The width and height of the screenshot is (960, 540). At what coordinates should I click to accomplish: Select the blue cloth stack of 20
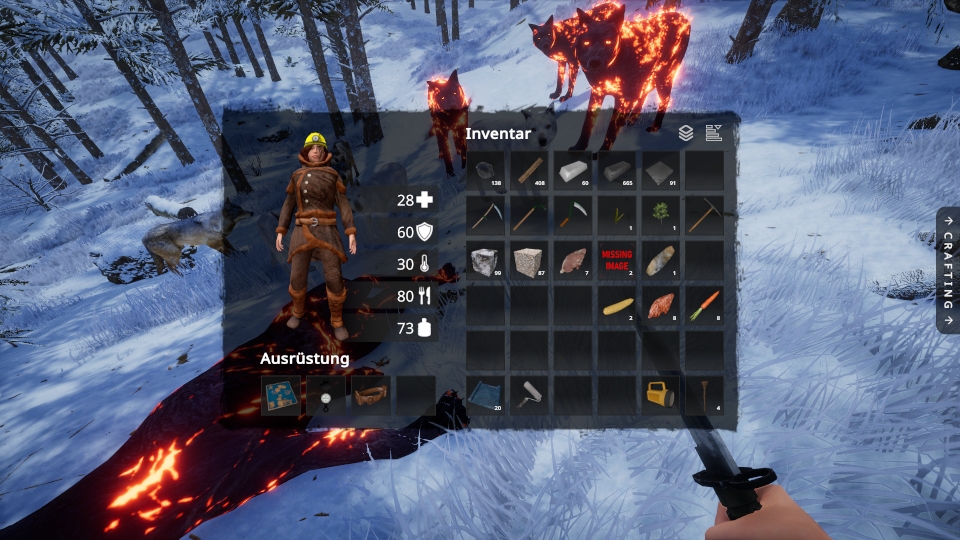pyautogui.click(x=487, y=395)
